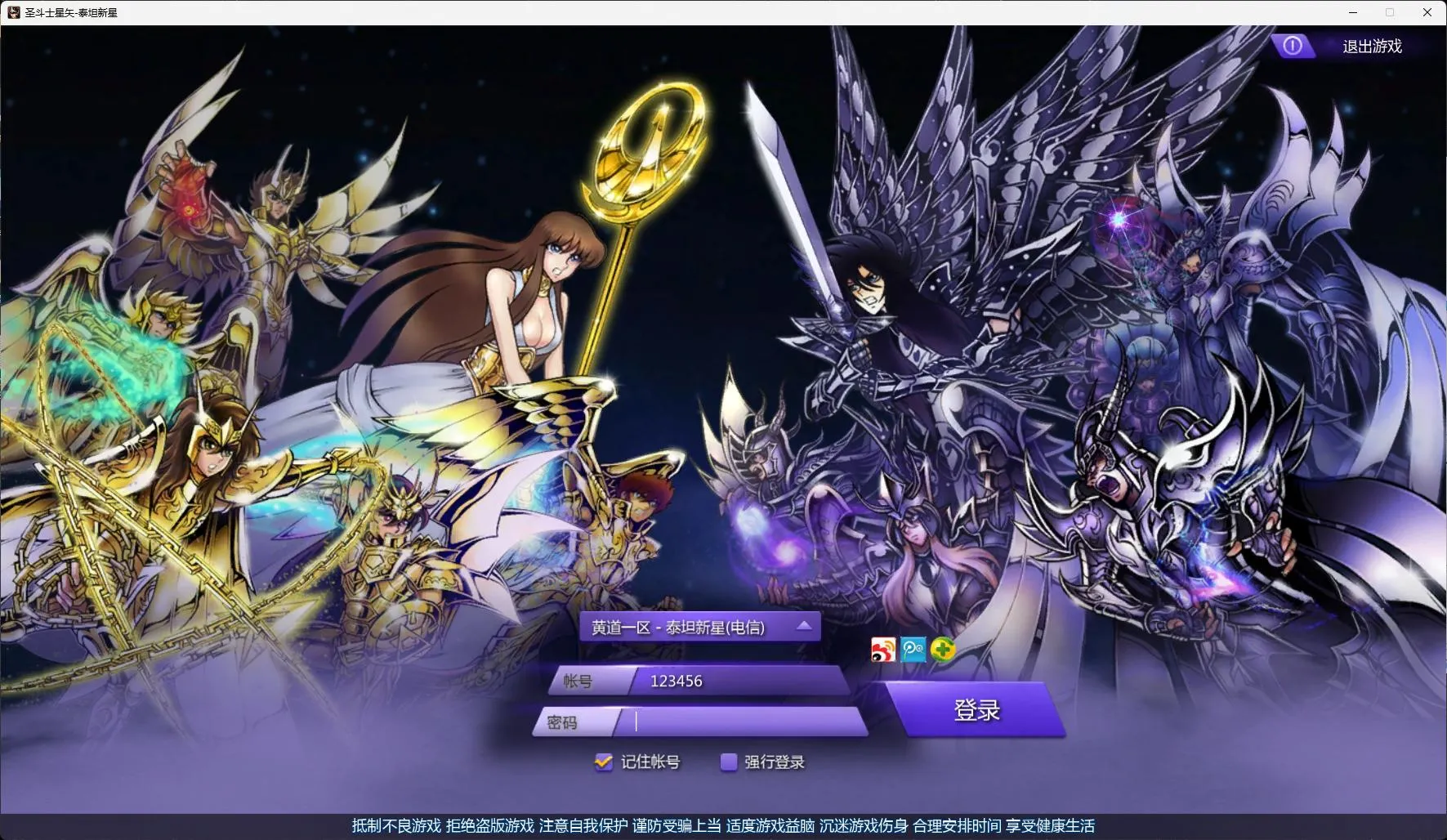Log in with the Sina Weibo icon

click(883, 650)
